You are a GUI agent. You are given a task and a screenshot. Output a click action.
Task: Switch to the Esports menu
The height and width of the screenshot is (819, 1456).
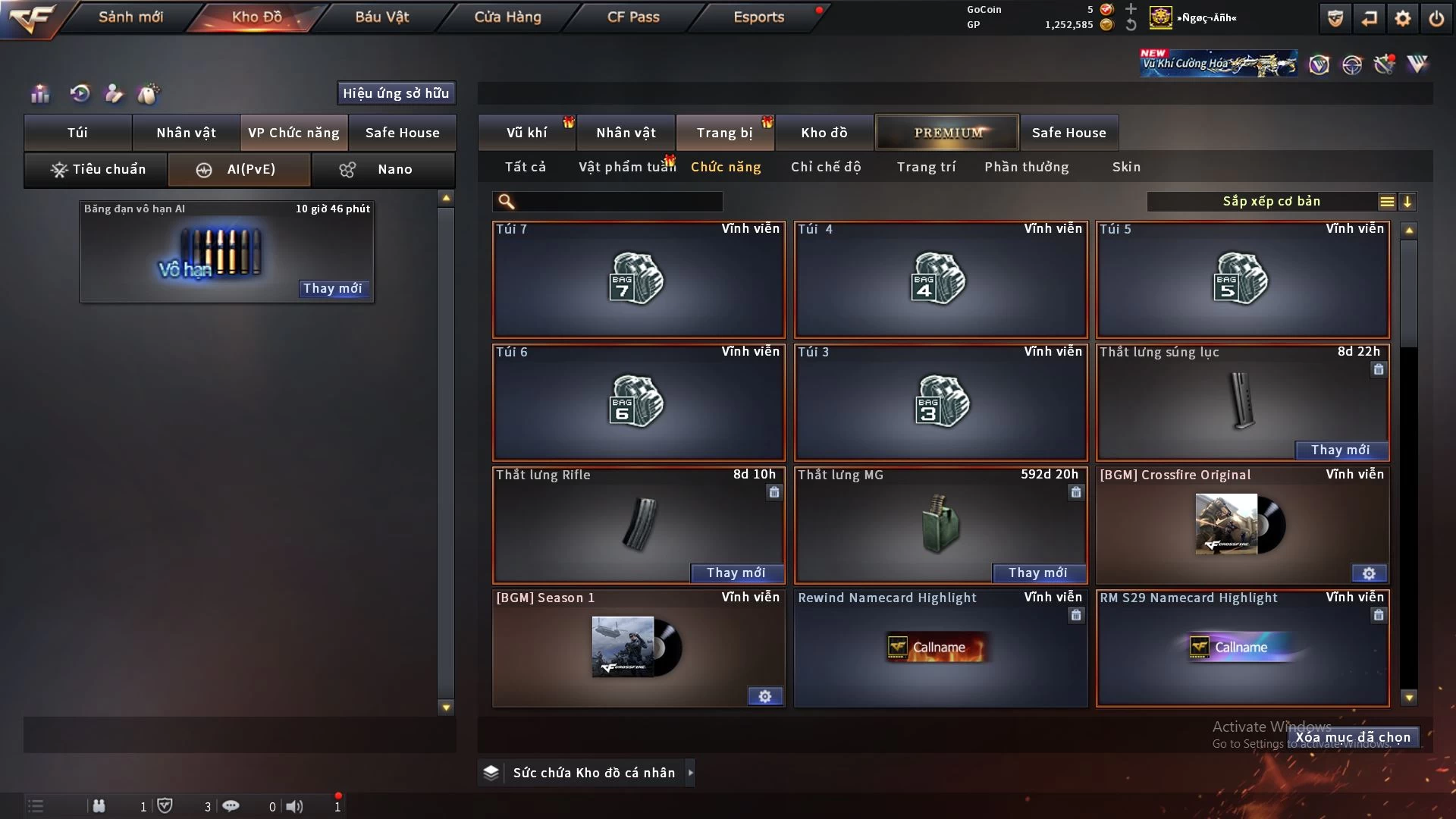[758, 17]
